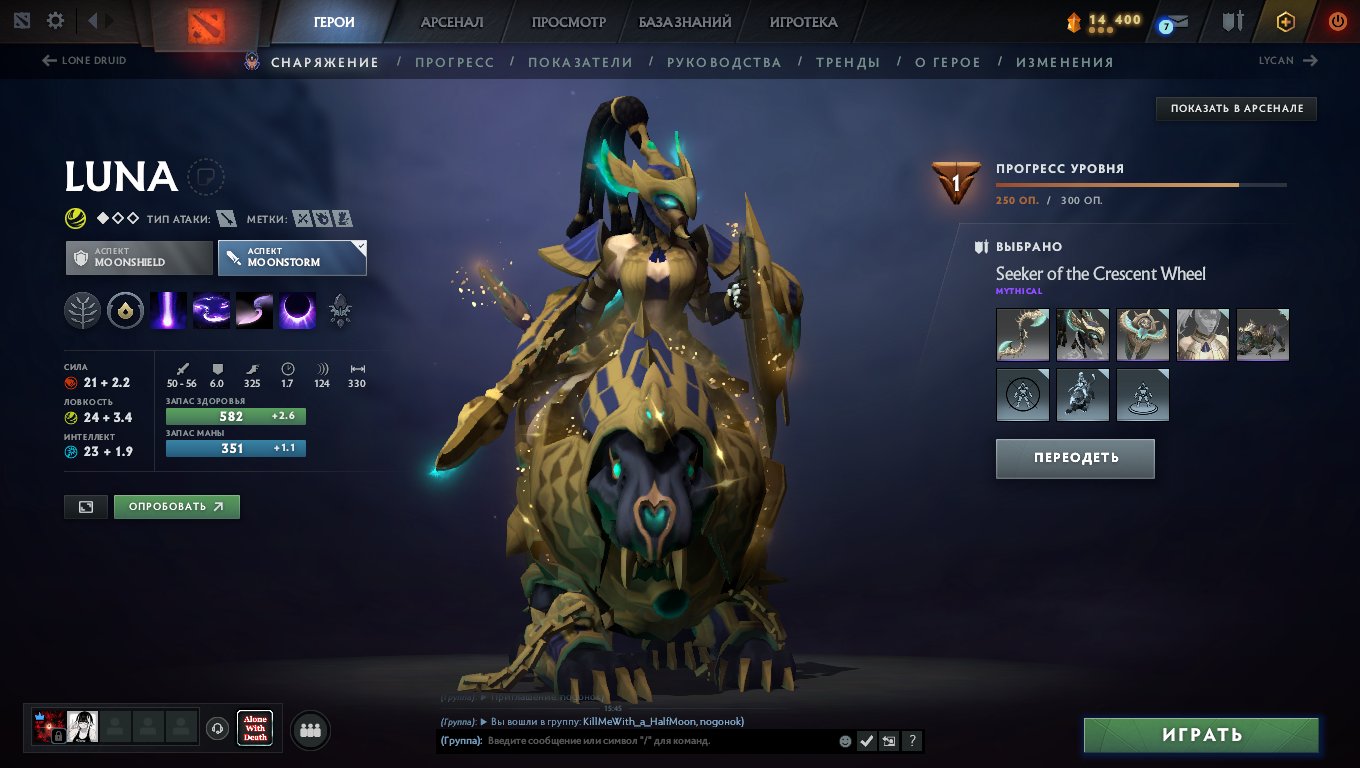Click the party/friends icon near the avatars
Screen dimensions: 1360x768
click(x=309, y=729)
